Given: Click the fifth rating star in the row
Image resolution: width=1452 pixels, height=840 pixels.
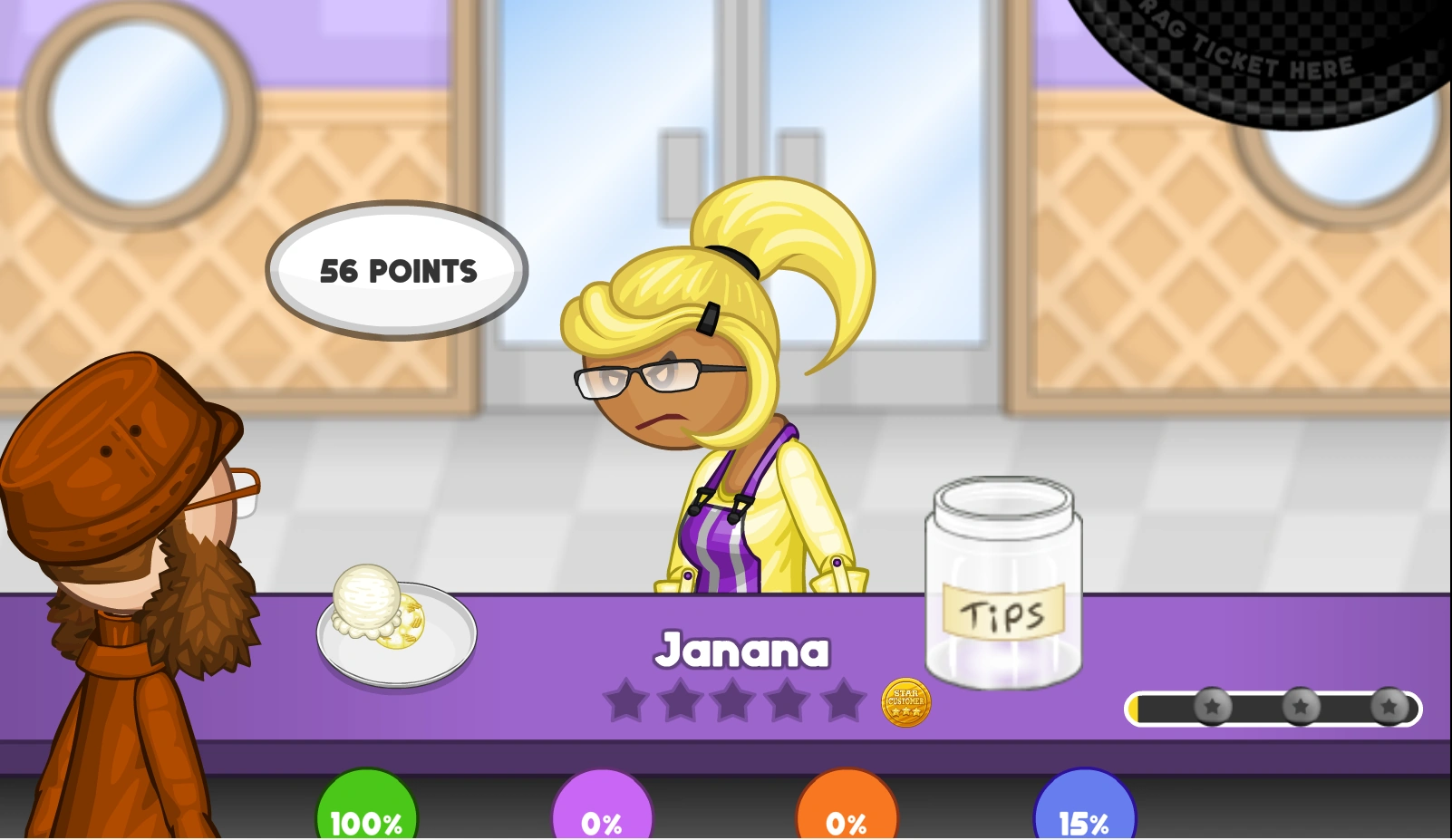Looking at the screenshot, I should click(843, 701).
